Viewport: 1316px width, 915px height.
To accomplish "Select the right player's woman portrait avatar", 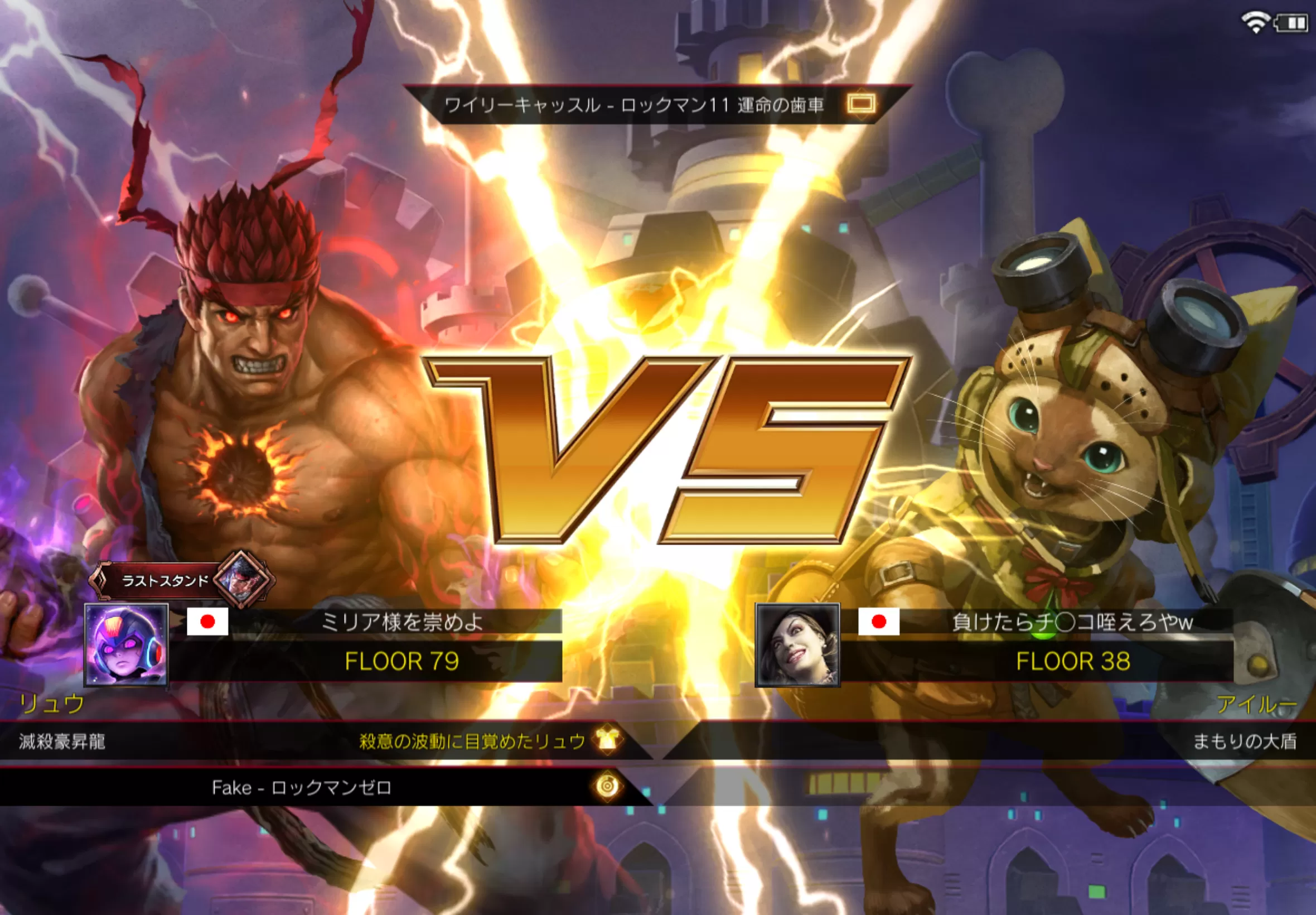I will (x=797, y=645).
